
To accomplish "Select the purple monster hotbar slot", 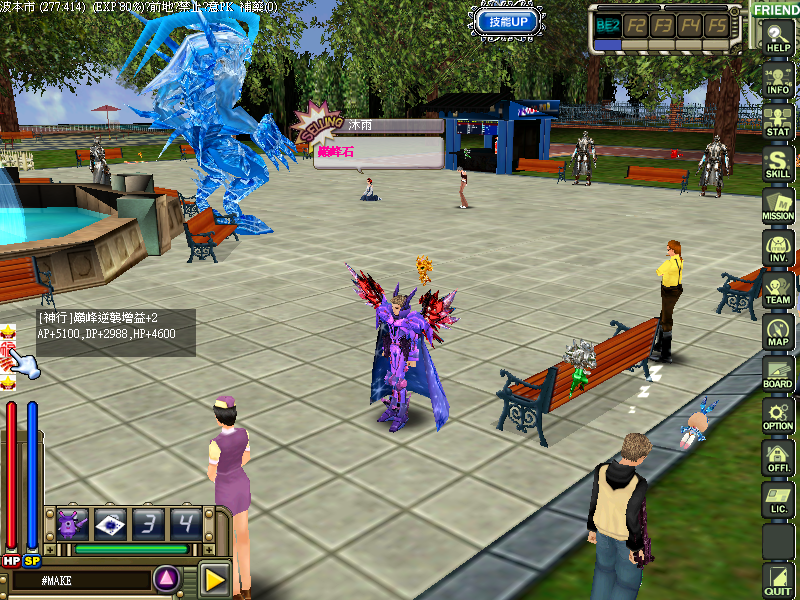I will pyautogui.click(x=70, y=523).
